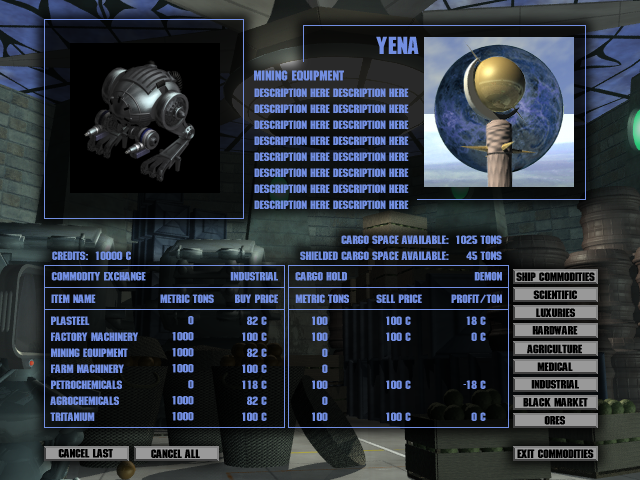Open the Black Market category

point(555,402)
